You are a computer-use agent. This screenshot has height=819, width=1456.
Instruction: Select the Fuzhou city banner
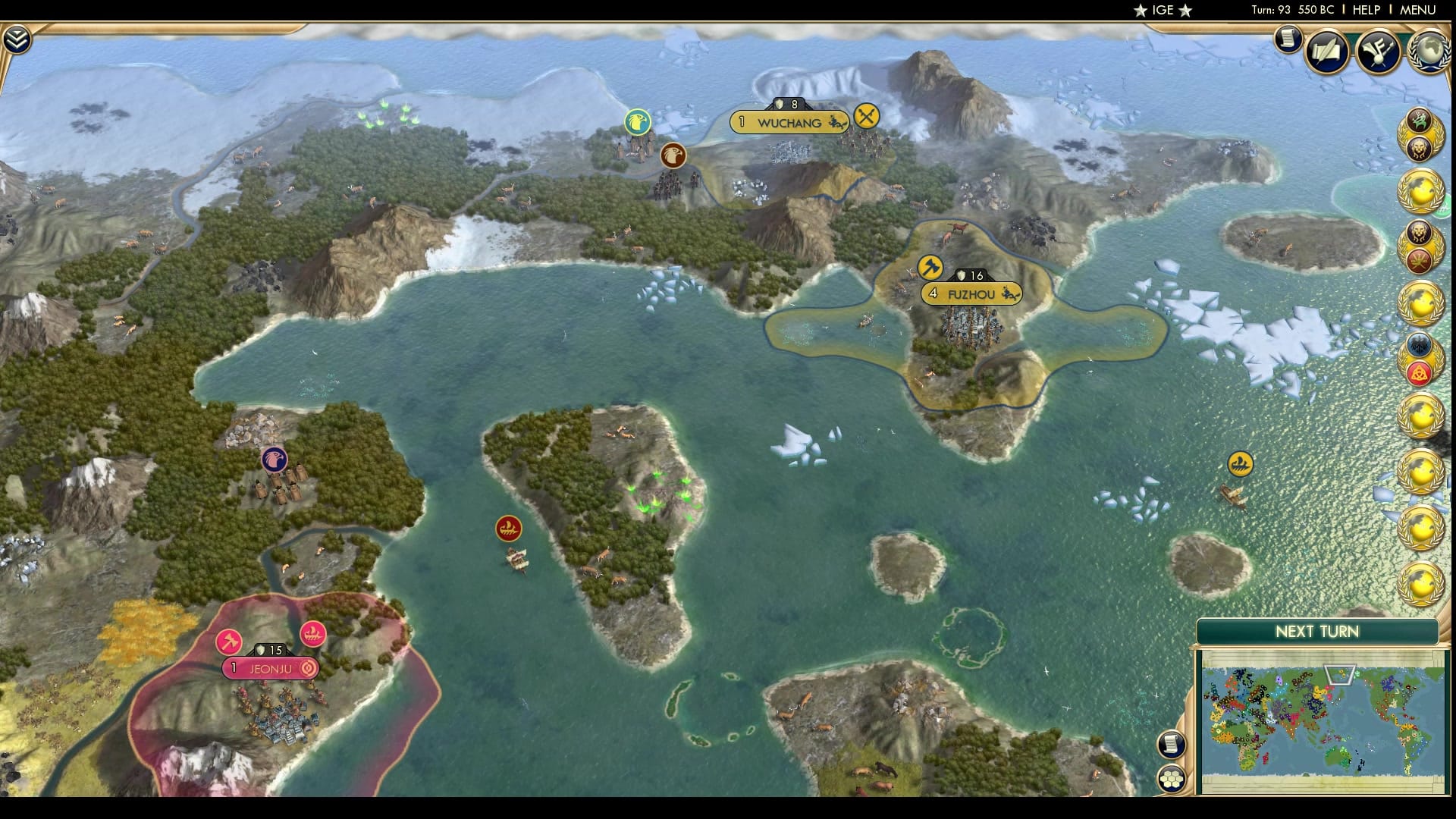tap(973, 293)
